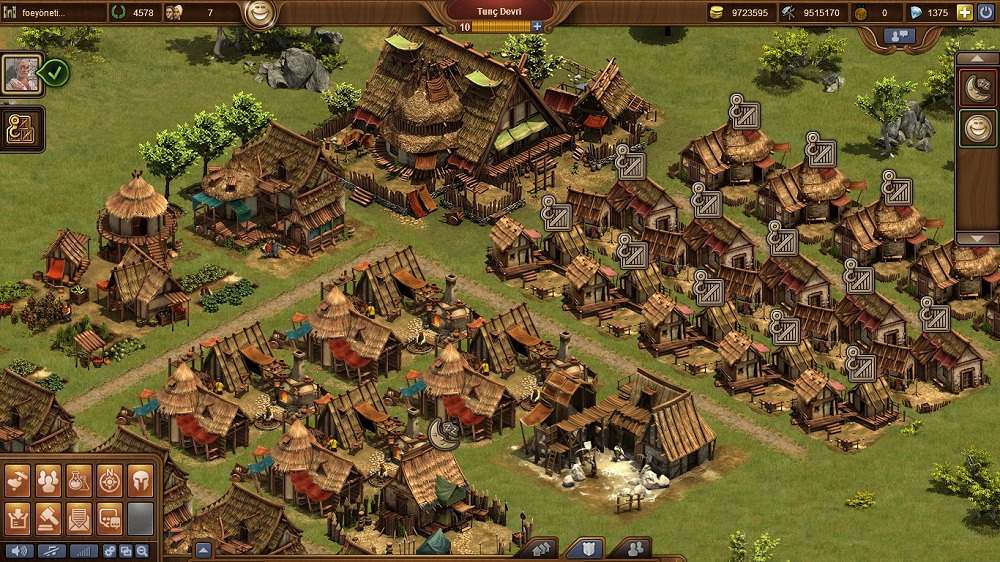Open the build menu with the hammer icon
Screen dimensions: 1000x562
16,482
